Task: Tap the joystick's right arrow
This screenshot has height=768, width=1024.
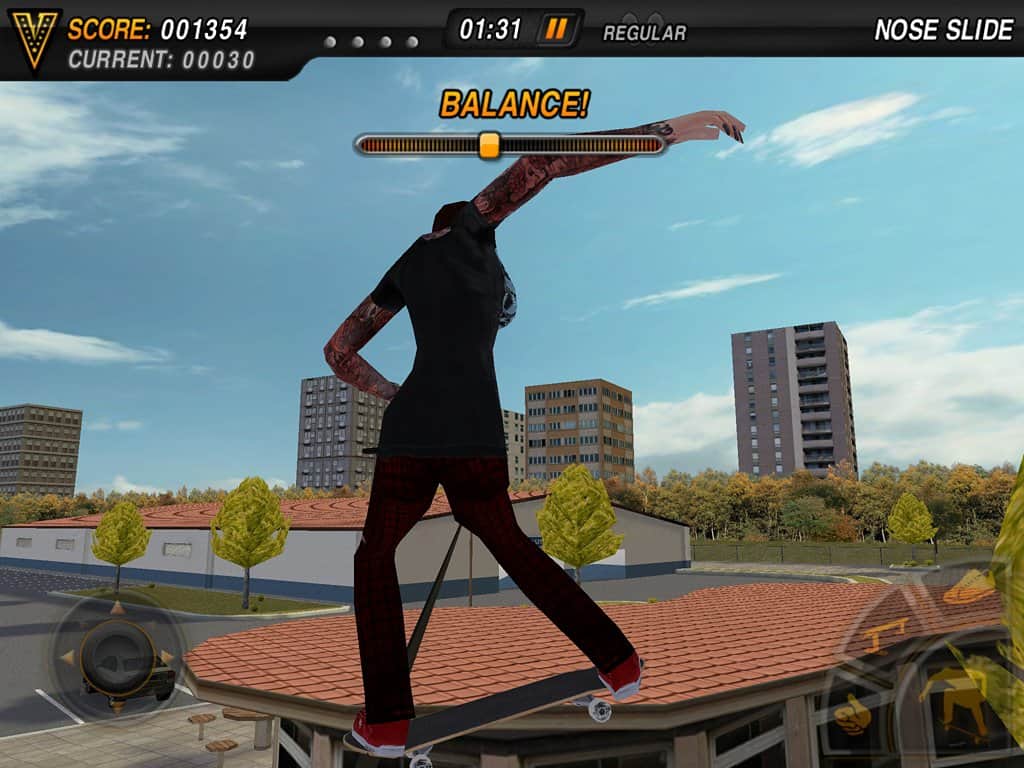Action: (x=167, y=657)
